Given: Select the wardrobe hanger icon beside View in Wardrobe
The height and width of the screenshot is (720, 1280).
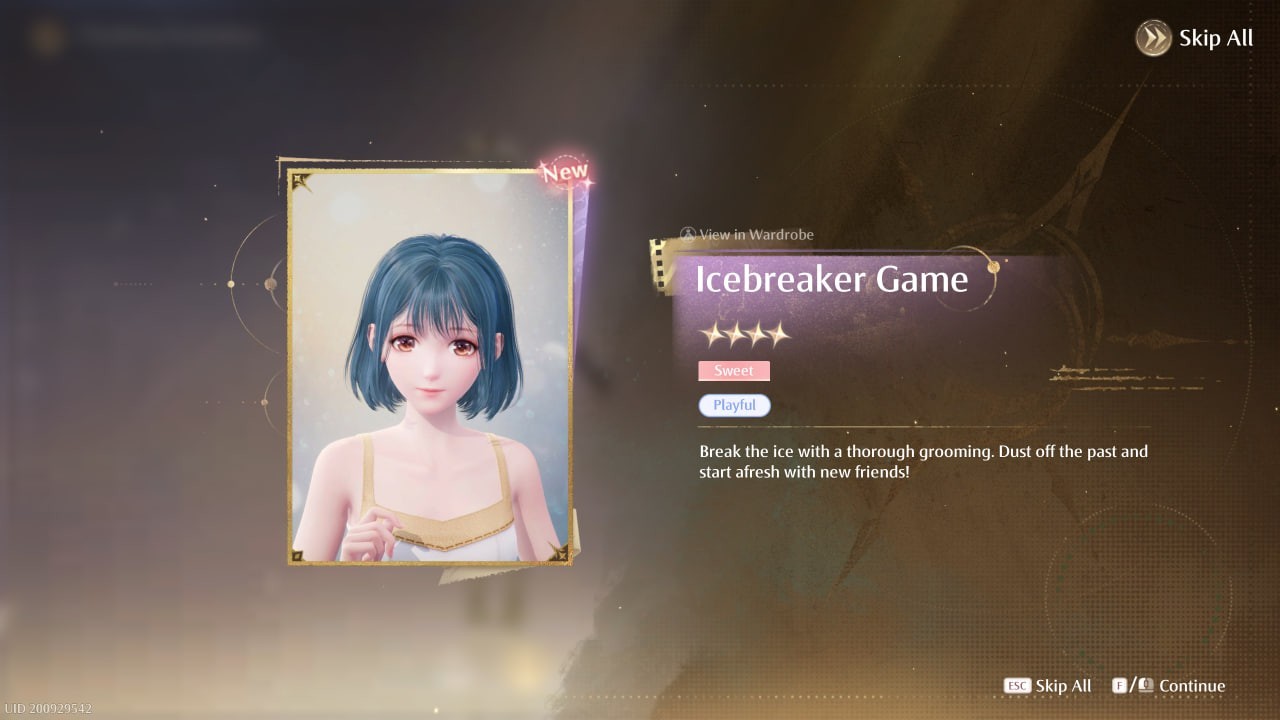Looking at the screenshot, I should tap(688, 234).
